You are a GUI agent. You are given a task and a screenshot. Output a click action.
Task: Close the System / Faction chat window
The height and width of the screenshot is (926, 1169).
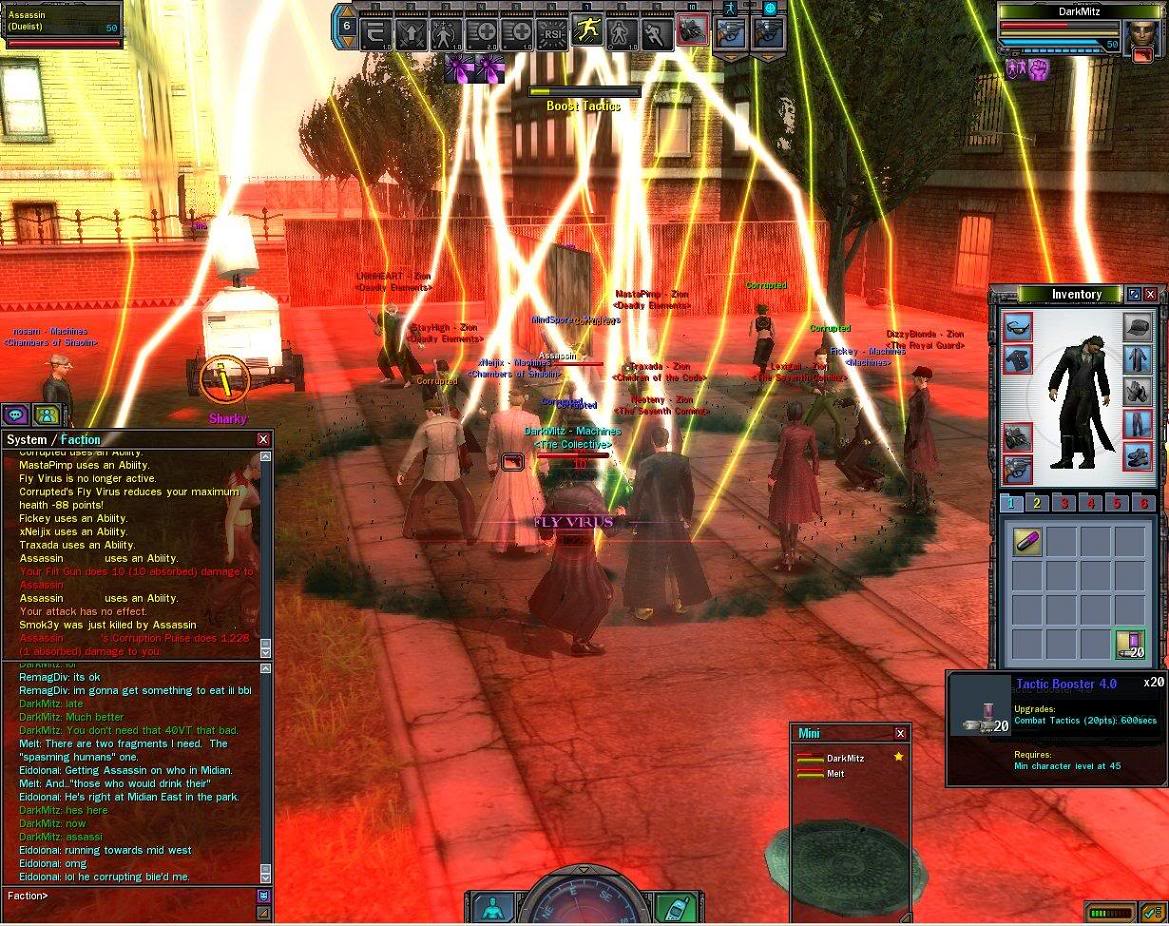263,439
